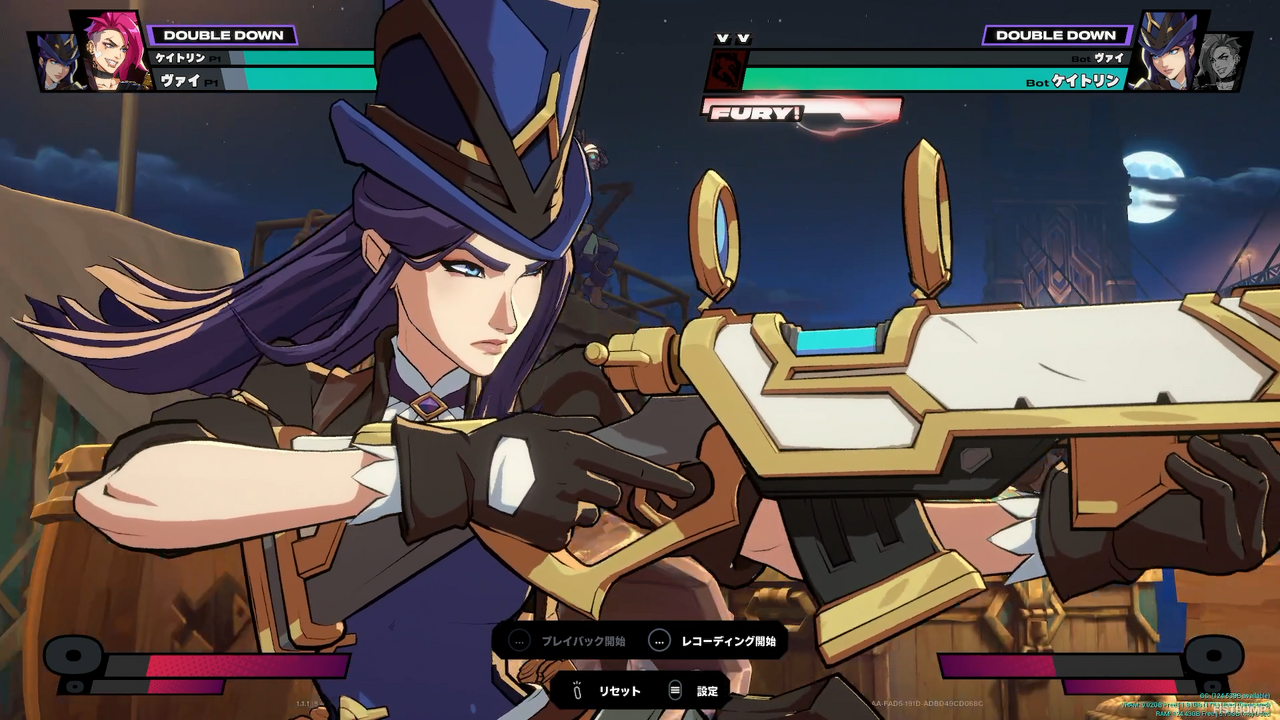
Task: Click the "..." icon before レコーディング開始
Action: 659,641
